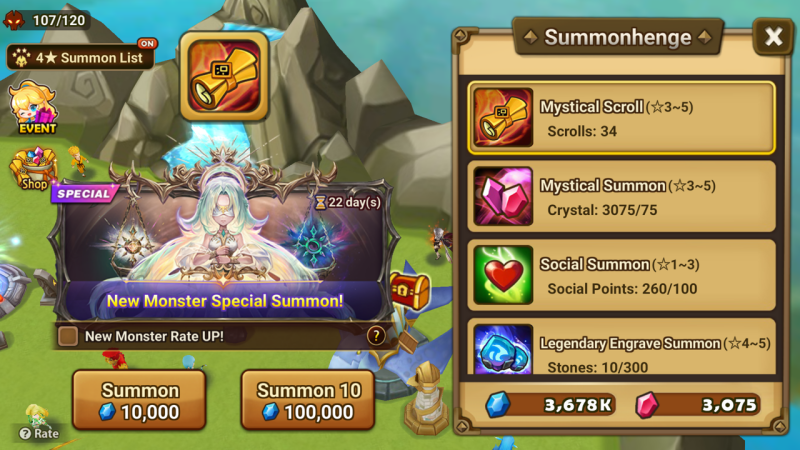Choose Mystical Summon with crystals
The image size is (800, 450).
pyautogui.click(x=620, y=197)
